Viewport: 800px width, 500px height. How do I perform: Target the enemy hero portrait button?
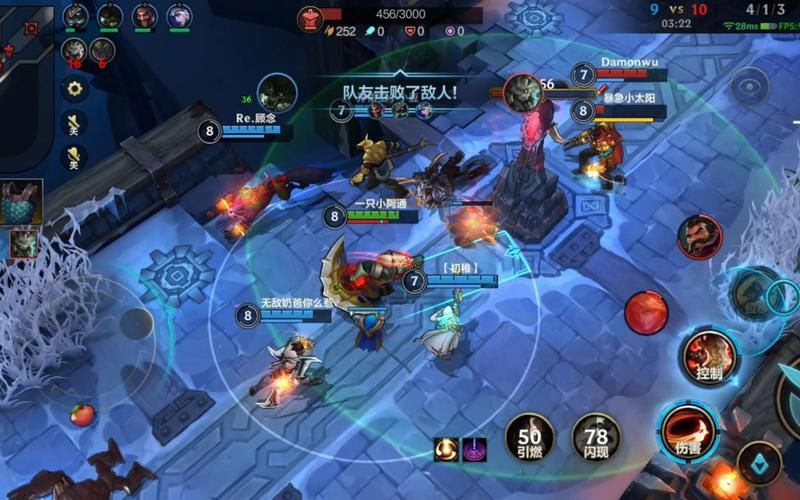point(699,237)
